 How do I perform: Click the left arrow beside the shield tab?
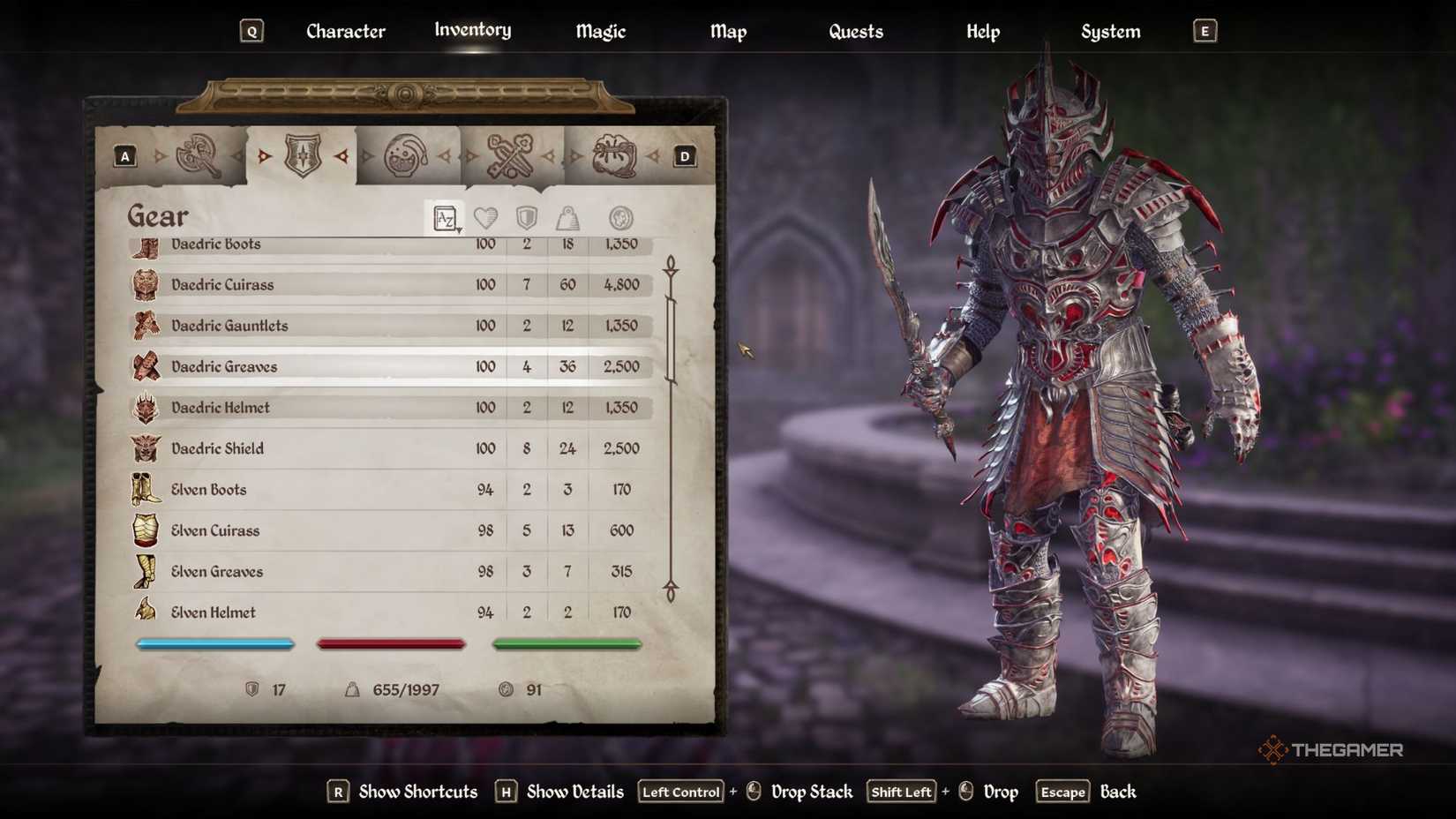[x=264, y=156]
